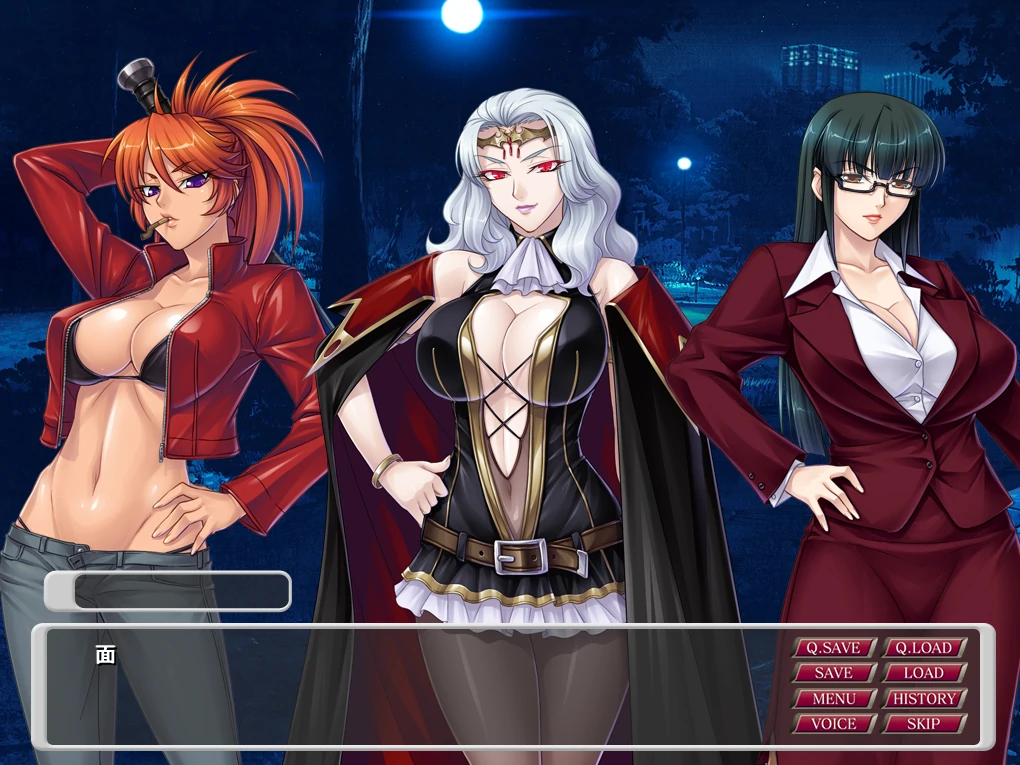Open the LOAD screen
Viewport: 1020px width, 765px height.
coord(924,673)
